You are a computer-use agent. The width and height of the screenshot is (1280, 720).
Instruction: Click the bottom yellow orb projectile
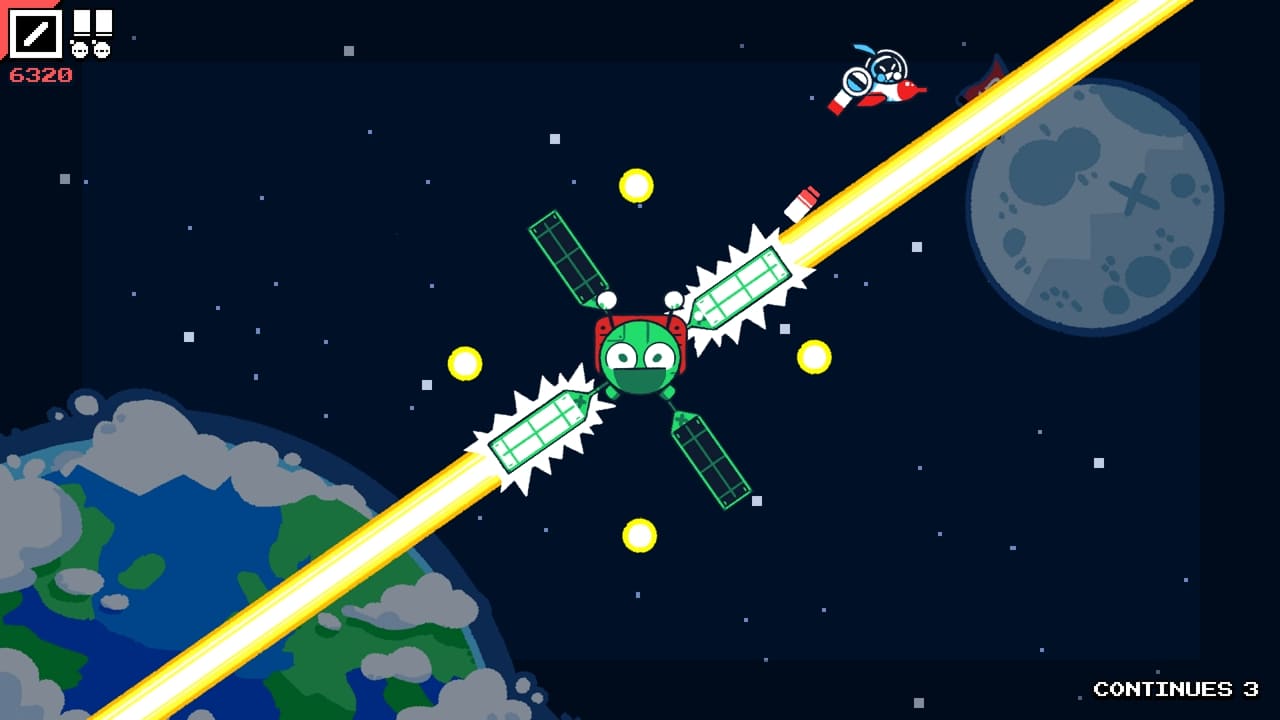(x=638, y=533)
